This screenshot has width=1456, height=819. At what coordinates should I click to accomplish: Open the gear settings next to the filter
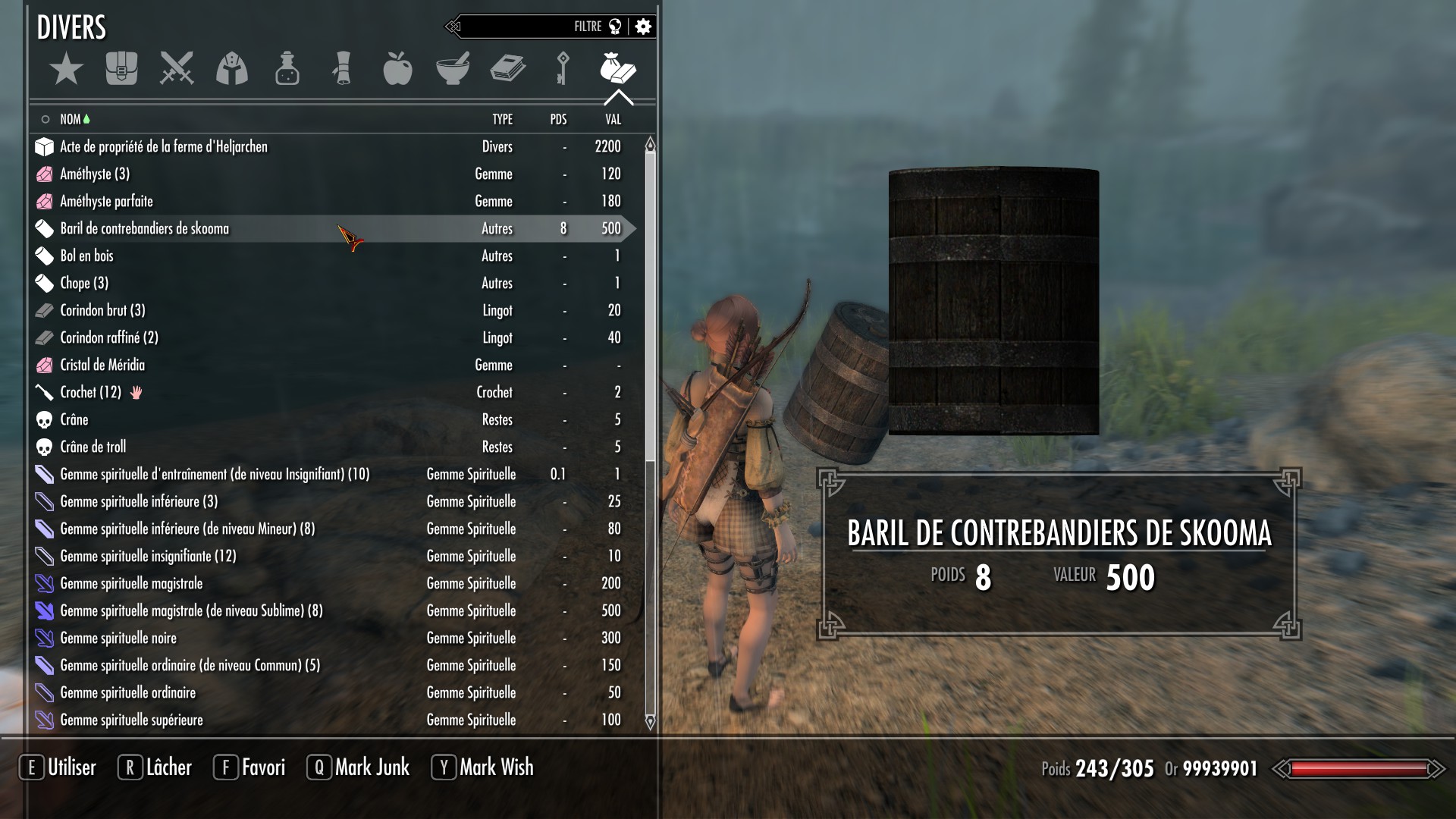643,27
